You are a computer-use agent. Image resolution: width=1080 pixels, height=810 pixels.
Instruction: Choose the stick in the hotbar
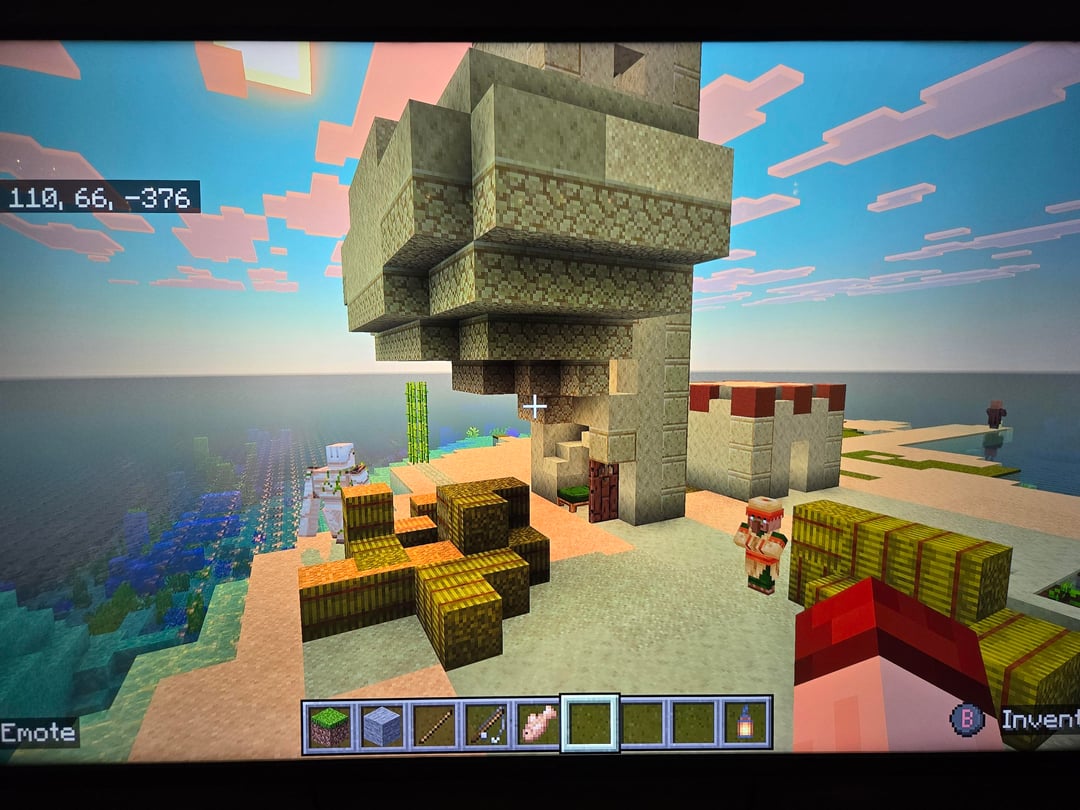tap(433, 725)
